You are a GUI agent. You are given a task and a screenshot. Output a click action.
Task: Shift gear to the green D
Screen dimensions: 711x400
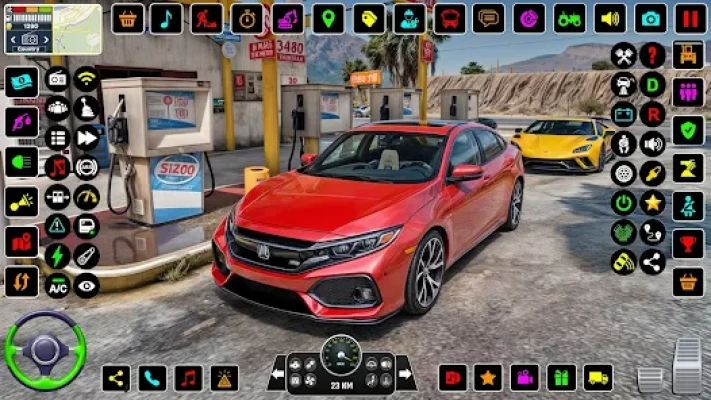pyautogui.click(x=652, y=84)
